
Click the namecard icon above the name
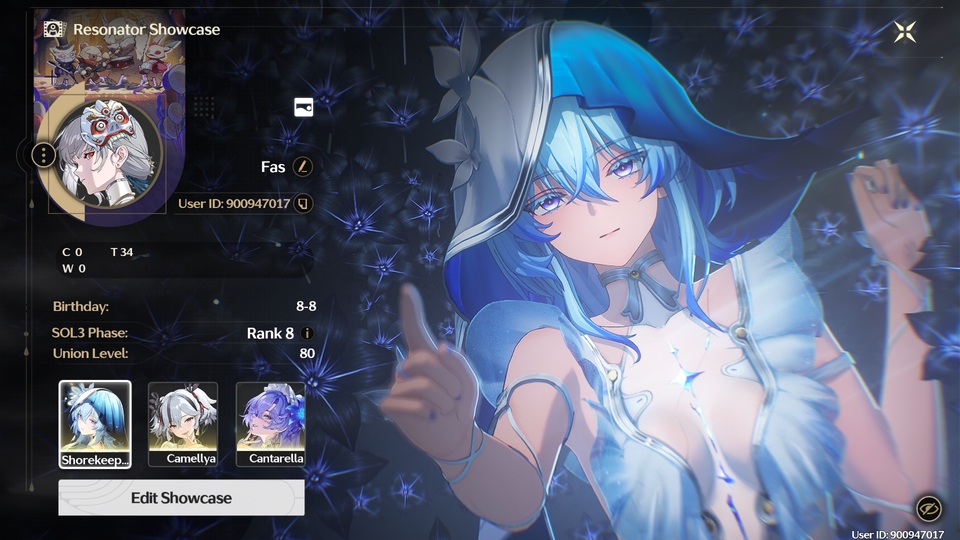tap(303, 107)
